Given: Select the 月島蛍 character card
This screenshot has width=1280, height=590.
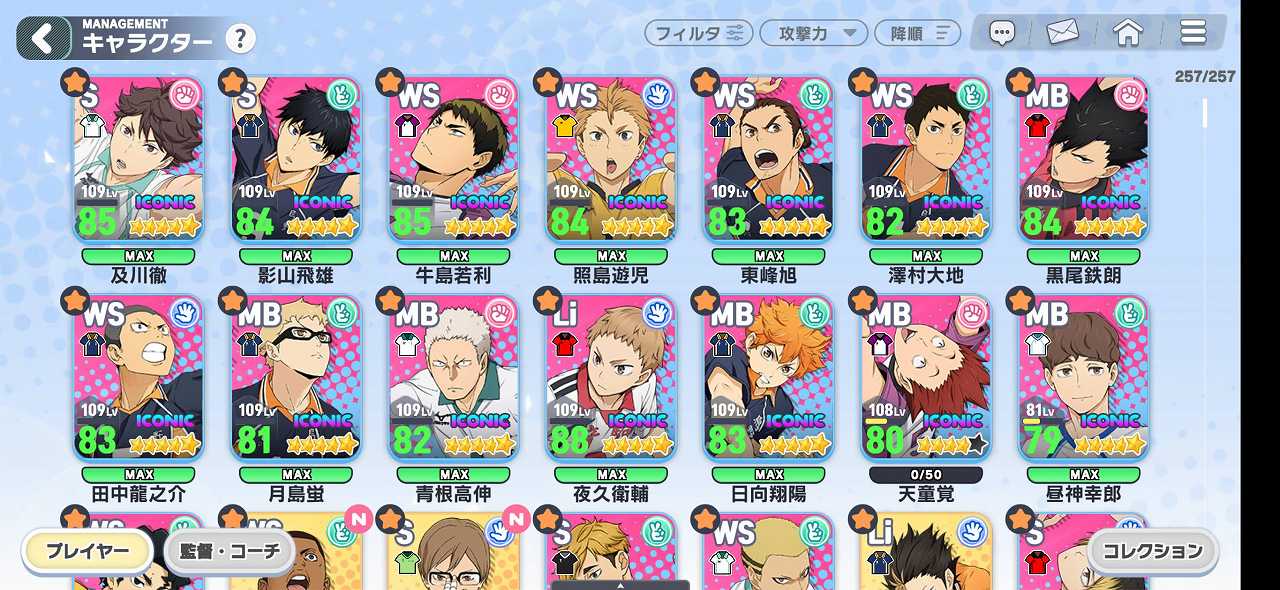Looking at the screenshot, I should click(x=296, y=378).
